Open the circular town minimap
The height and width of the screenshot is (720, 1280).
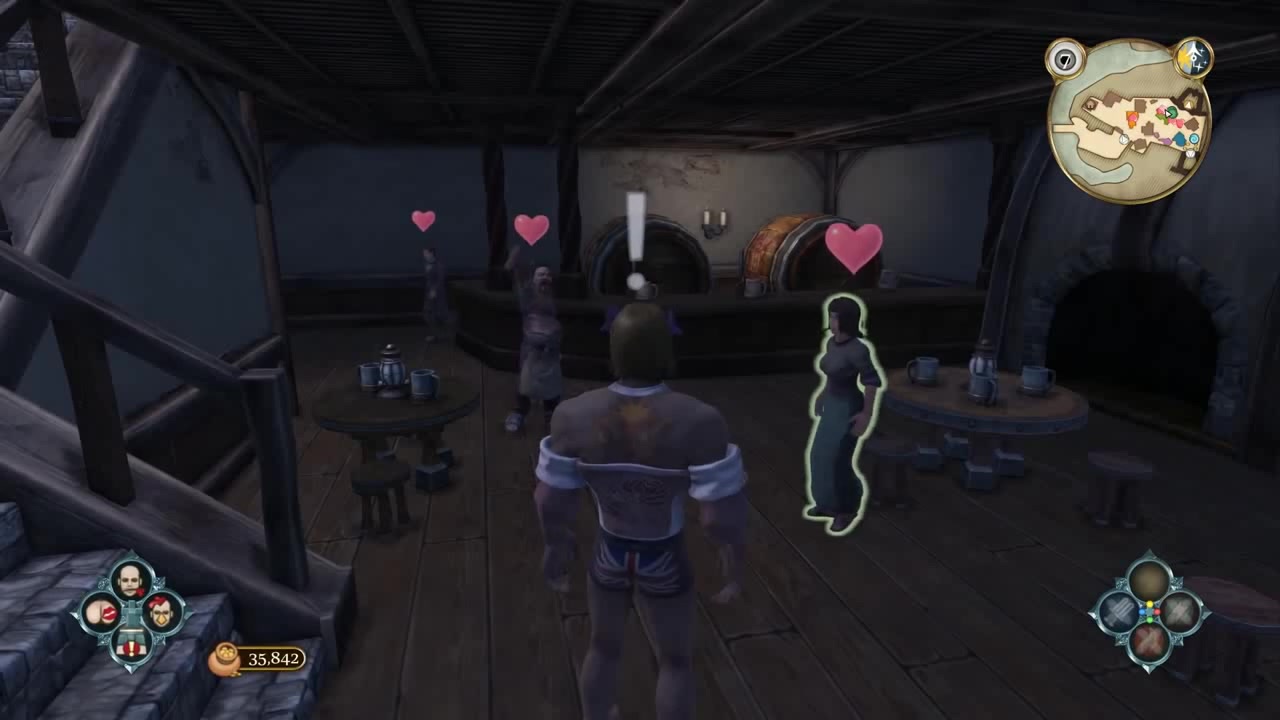click(1128, 122)
